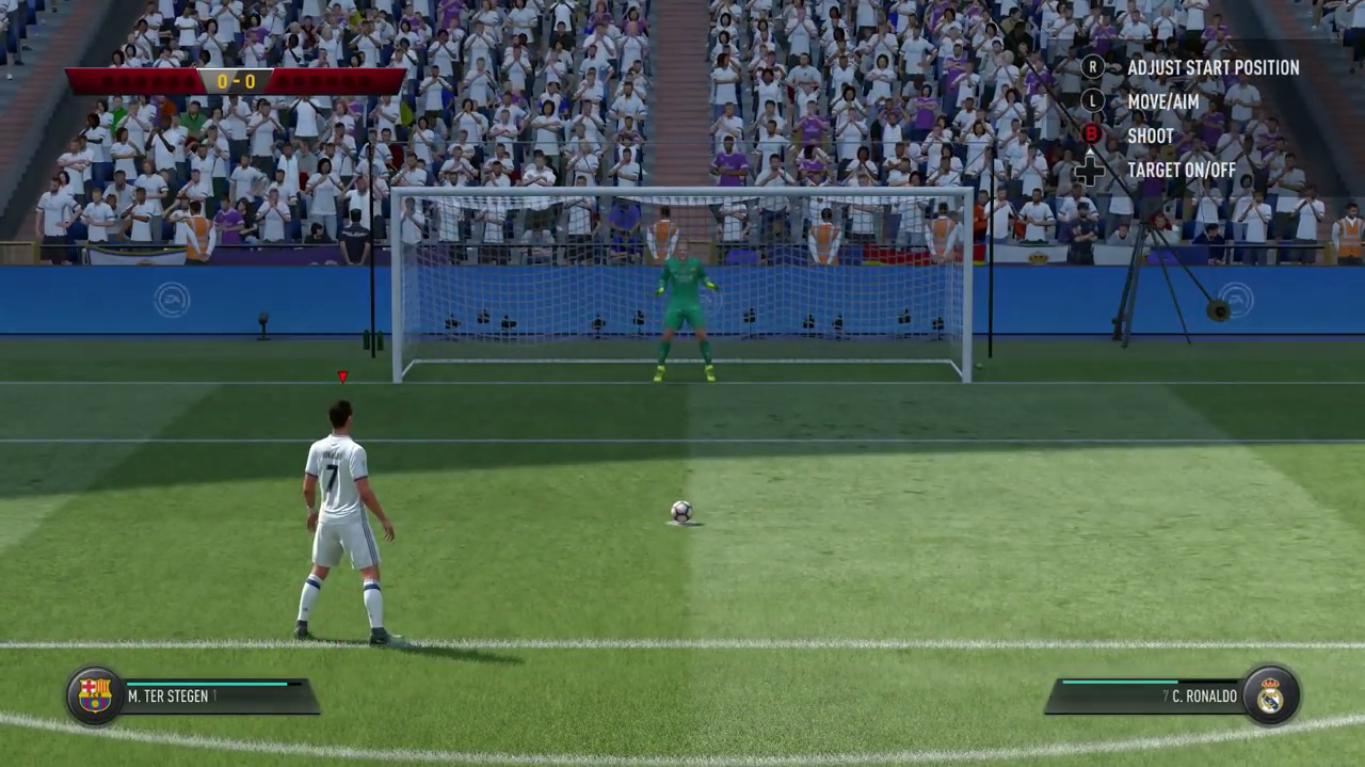The height and width of the screenshot is (767, 1365).
Task: Select the C. Ronaldo name plate
Action: click(x=1150, y=696)
